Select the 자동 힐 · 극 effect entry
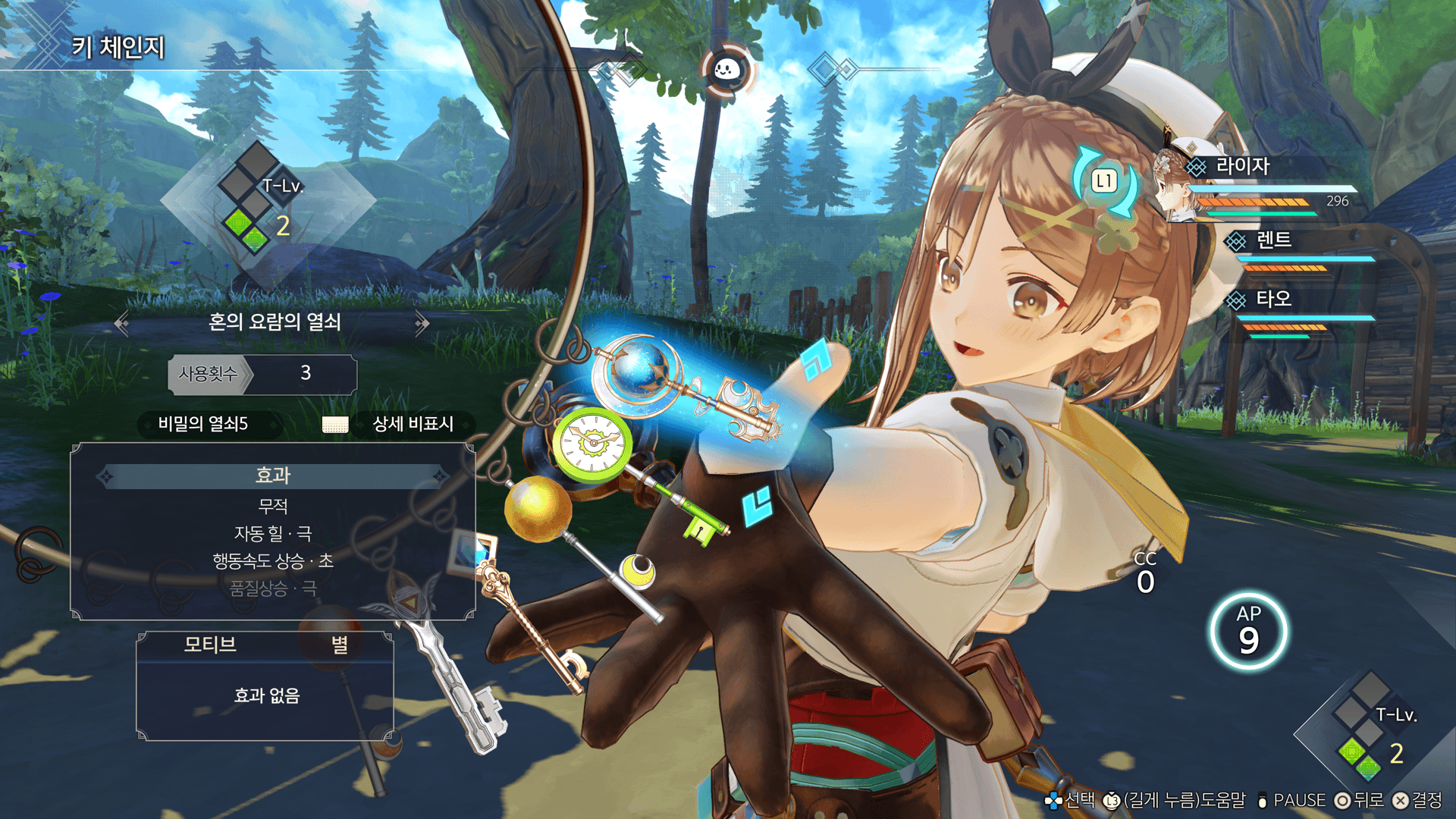1456x819 pixels. click(x=272, y=534)
